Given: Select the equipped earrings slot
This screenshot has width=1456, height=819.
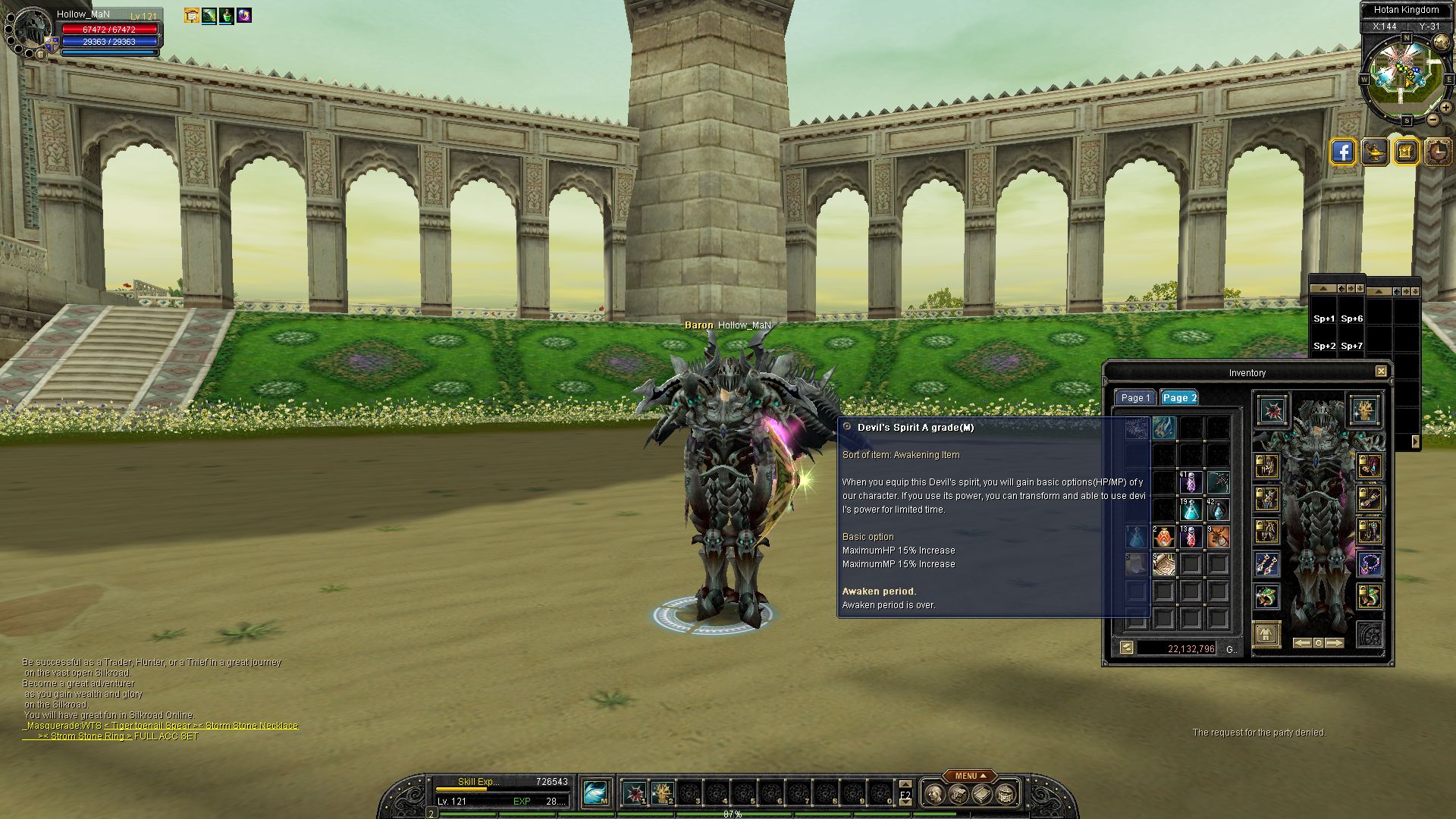Looking at the screenshot, I should tap(1266, 564).
